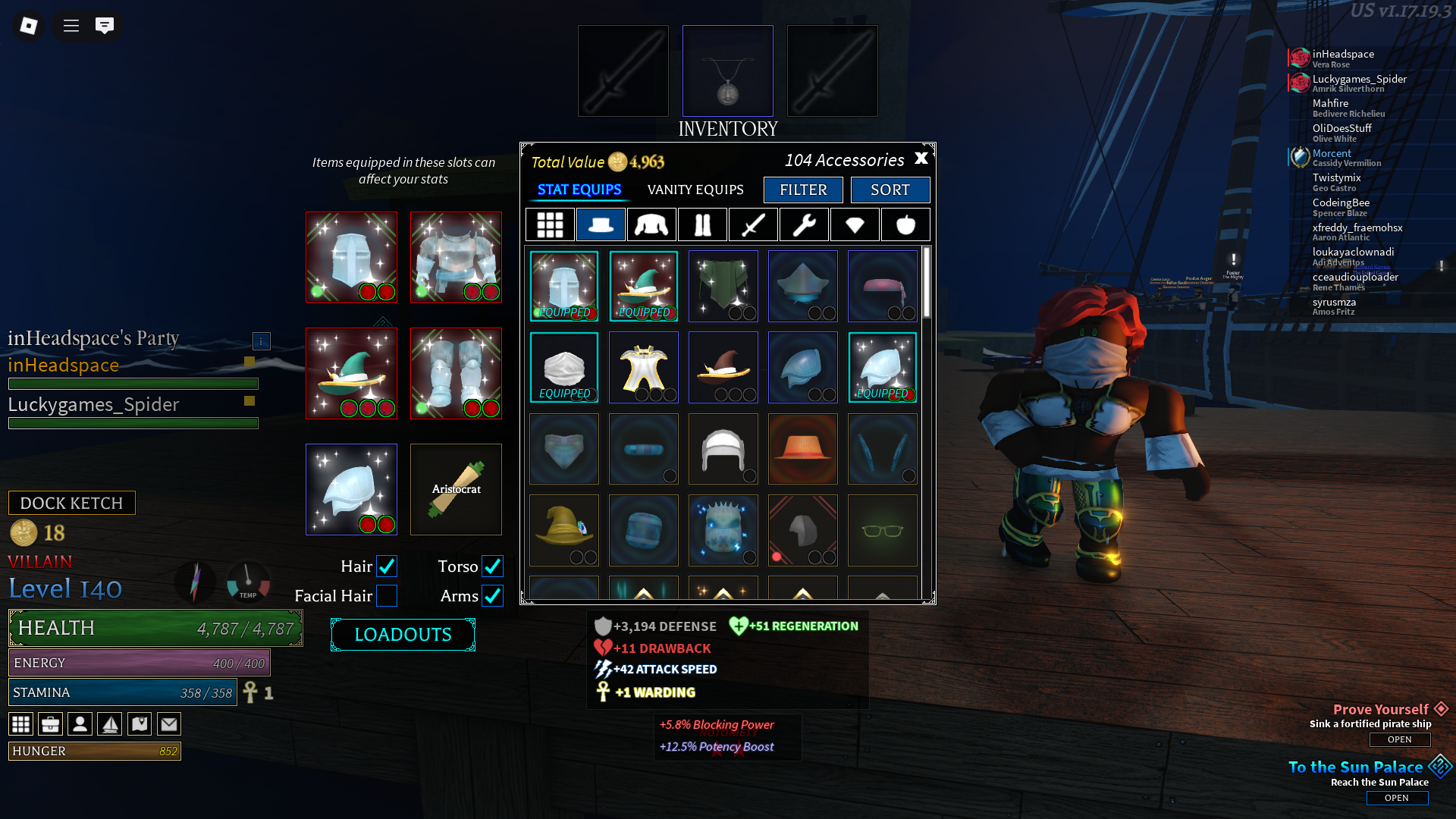Choose the green glasses accessory
Image resolution: width=1456 pixels, height=819 pixels.
[x=882, y=530]
